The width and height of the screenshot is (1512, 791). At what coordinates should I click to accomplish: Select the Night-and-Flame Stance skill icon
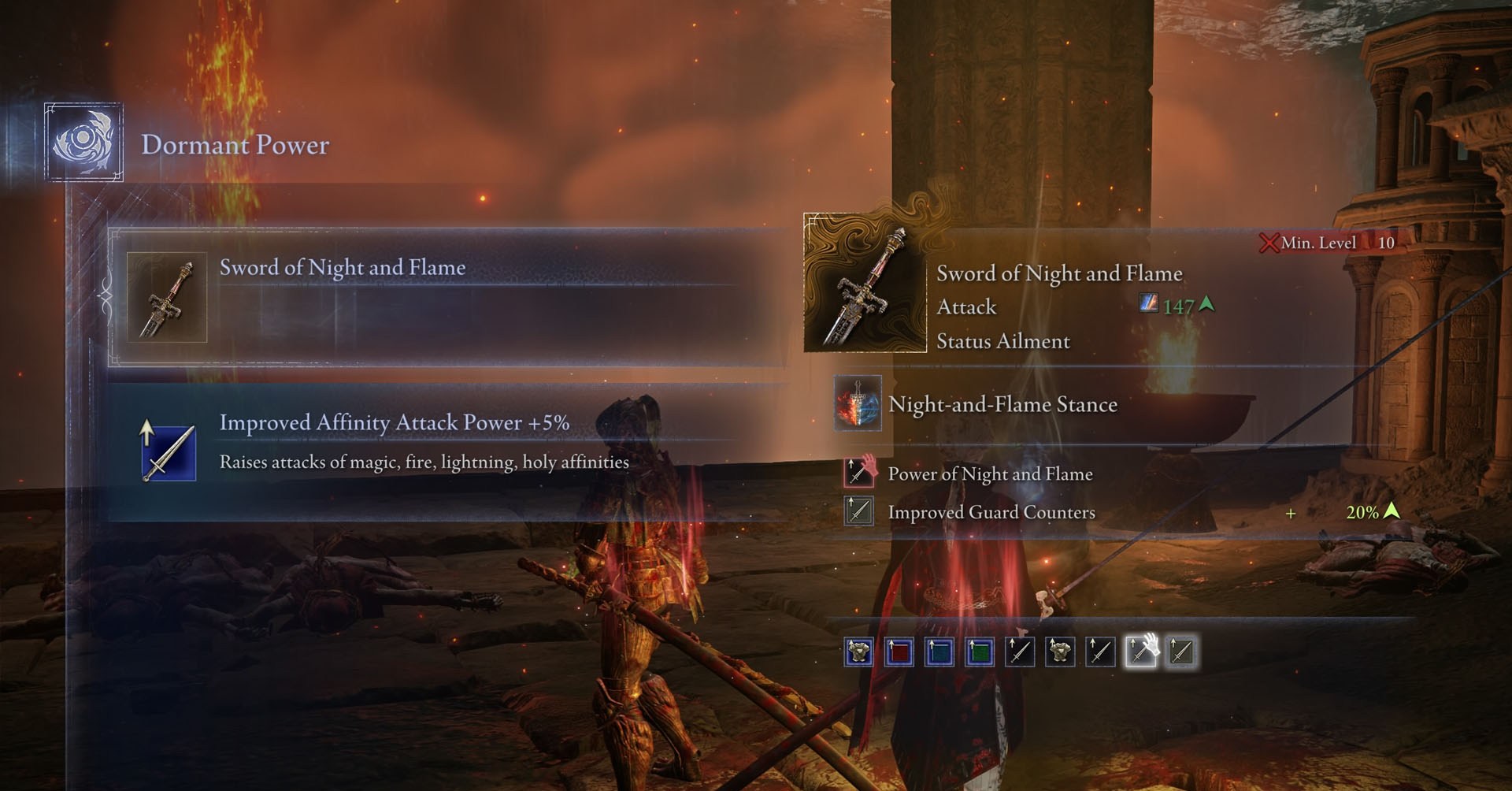pos(858,405)
